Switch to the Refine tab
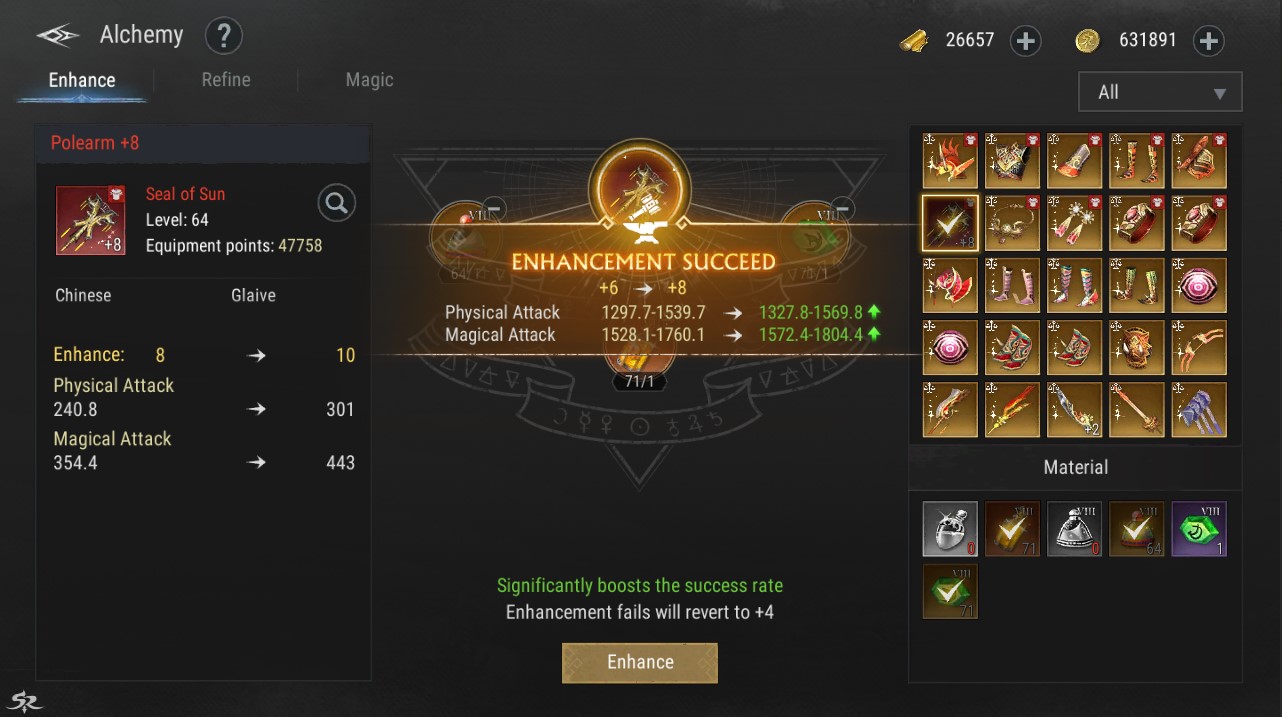Viewport: 1282px width, 717px height. click(x=226, y=80)
